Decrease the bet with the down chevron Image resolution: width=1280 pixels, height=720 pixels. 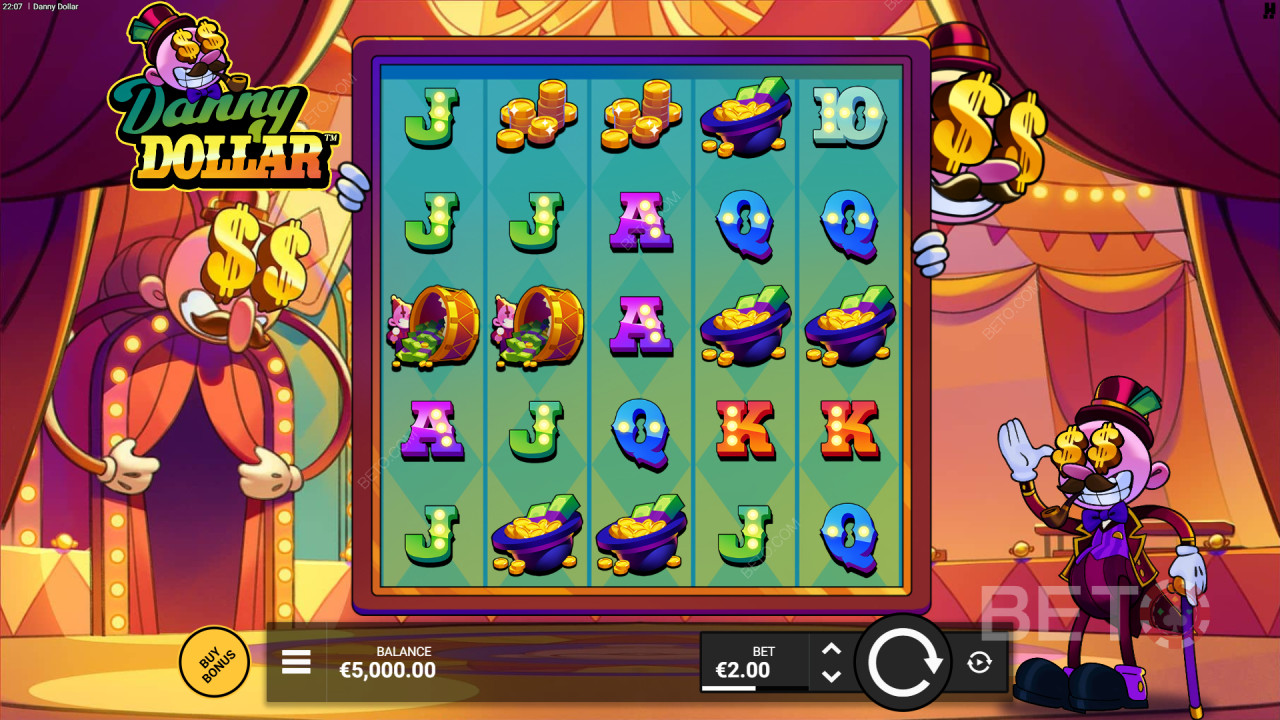pyautogui.click(x=831, y=676)
